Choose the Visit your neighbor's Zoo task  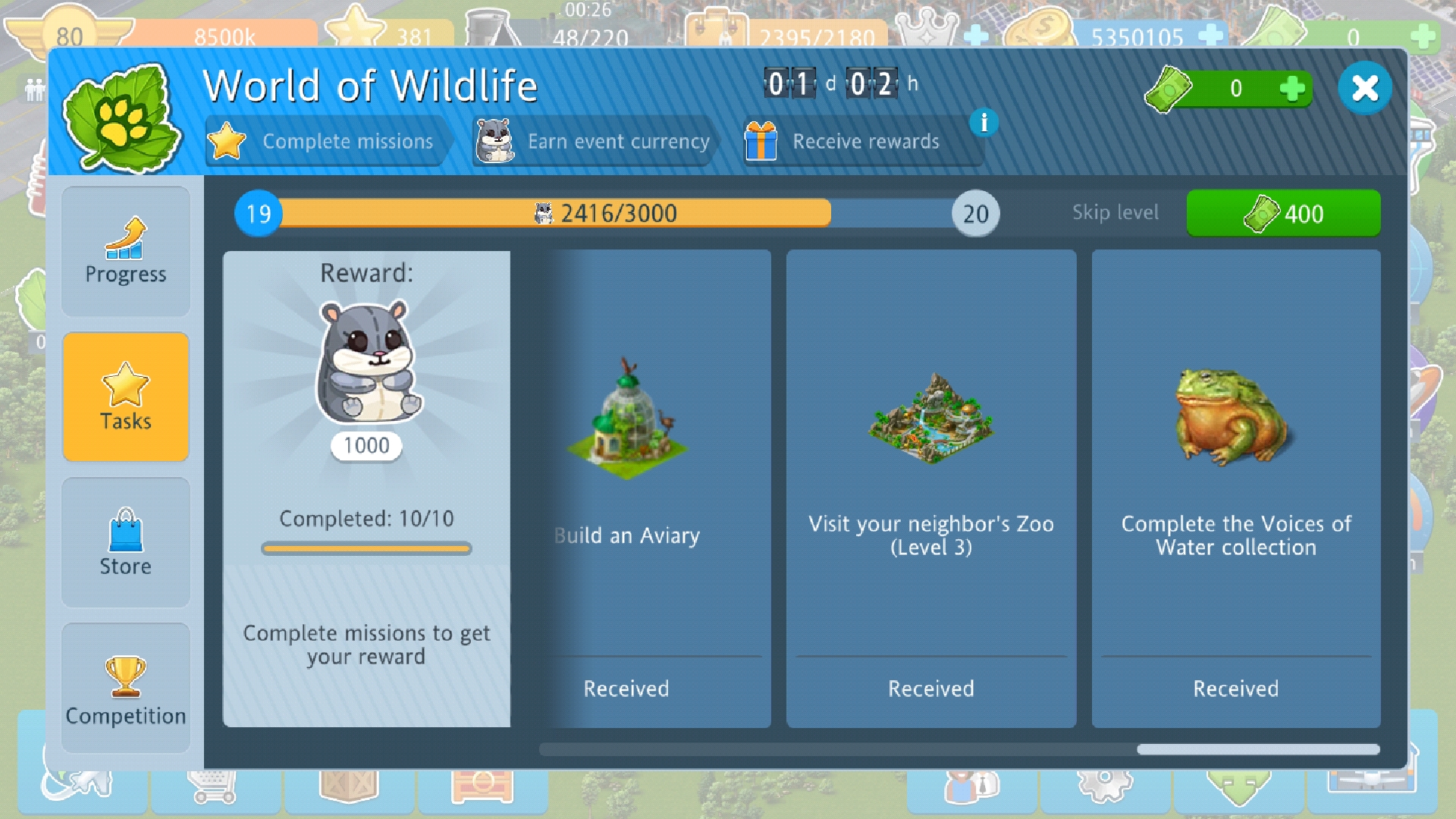coord(931,488)
